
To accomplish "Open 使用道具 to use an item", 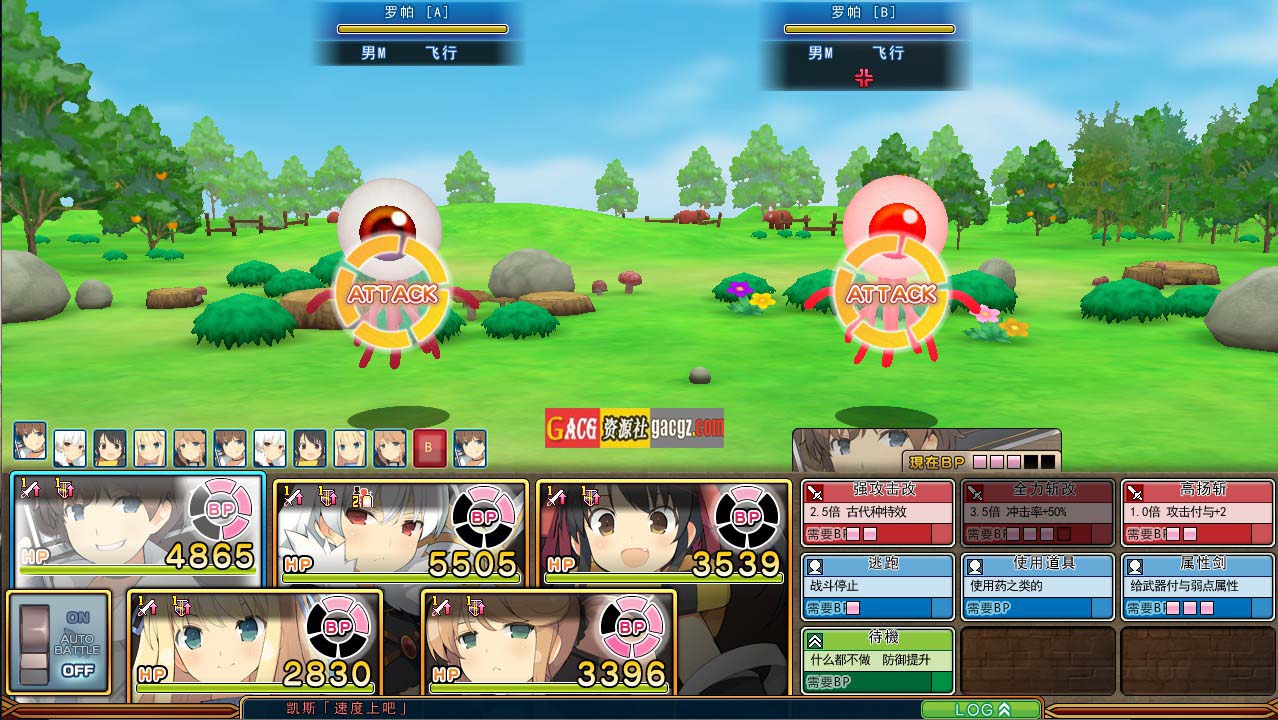I will (1037, 586).
